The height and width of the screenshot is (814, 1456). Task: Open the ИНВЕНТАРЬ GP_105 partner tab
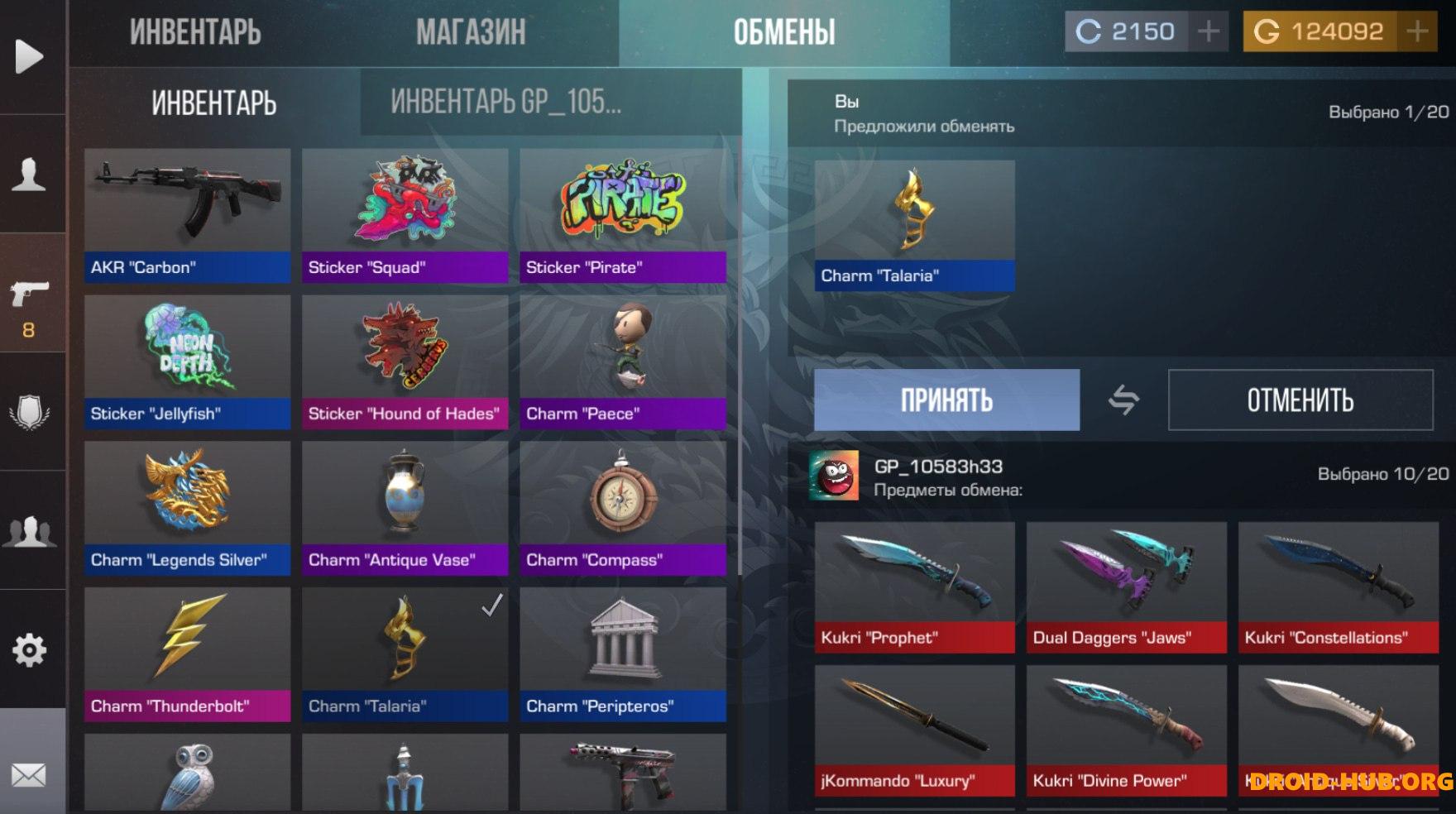(x=505, y=100)
